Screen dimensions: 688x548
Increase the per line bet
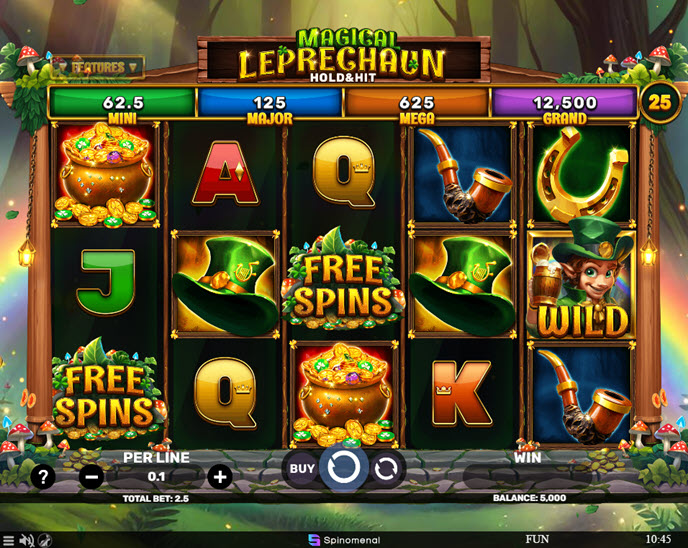[x=220, y=477]
